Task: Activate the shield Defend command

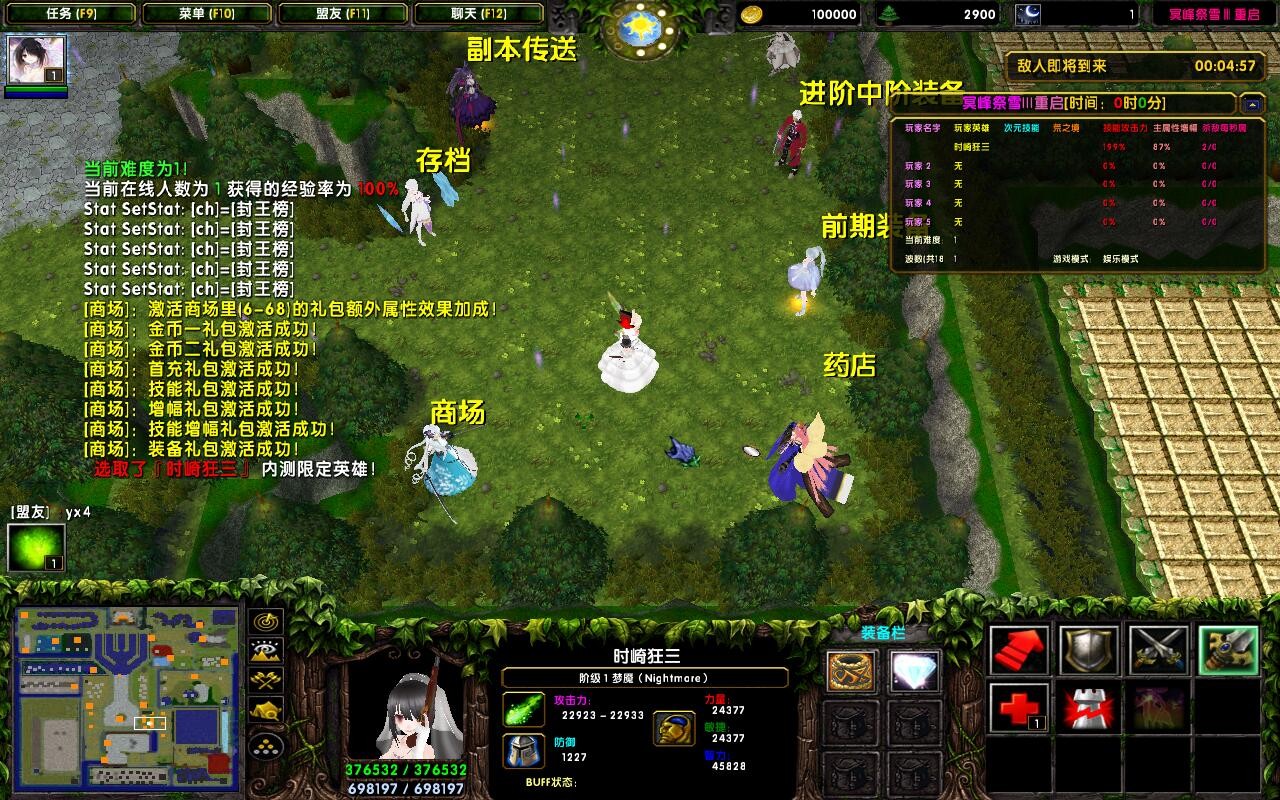Action: point(1089,648)
